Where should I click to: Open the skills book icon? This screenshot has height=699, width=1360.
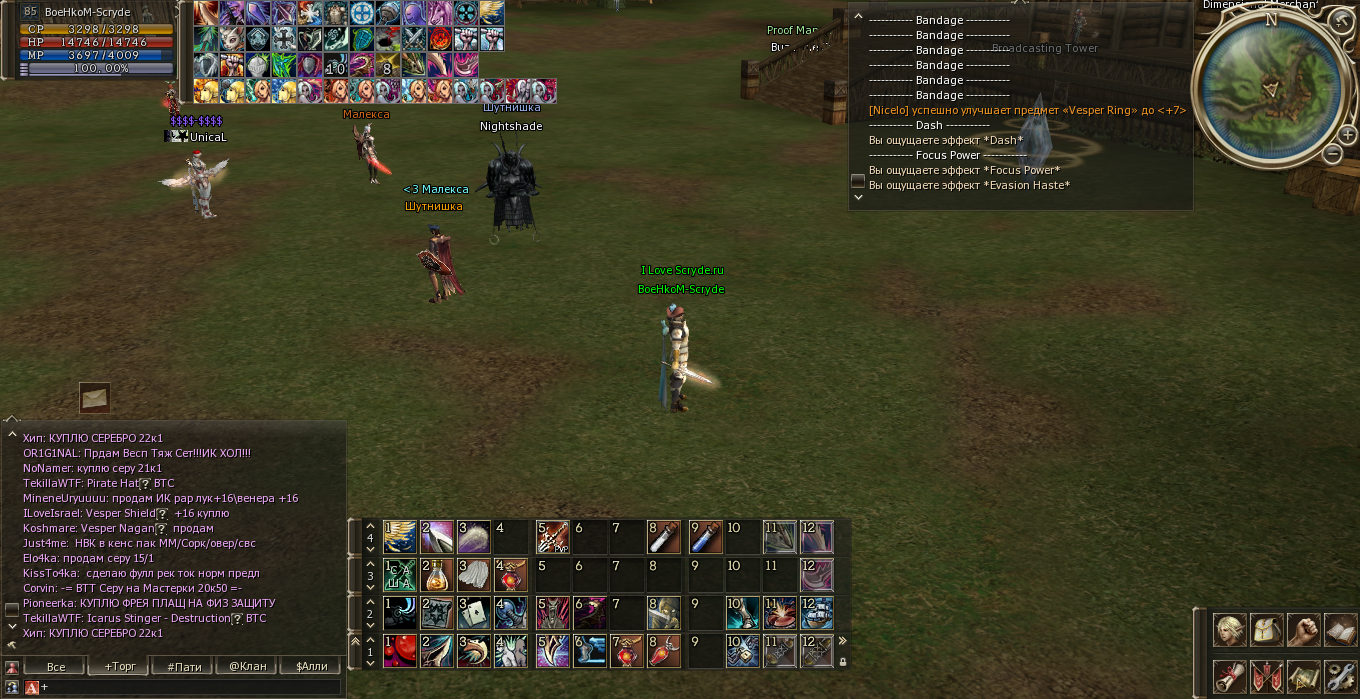pyautogui.click(x=1339, y=631)
